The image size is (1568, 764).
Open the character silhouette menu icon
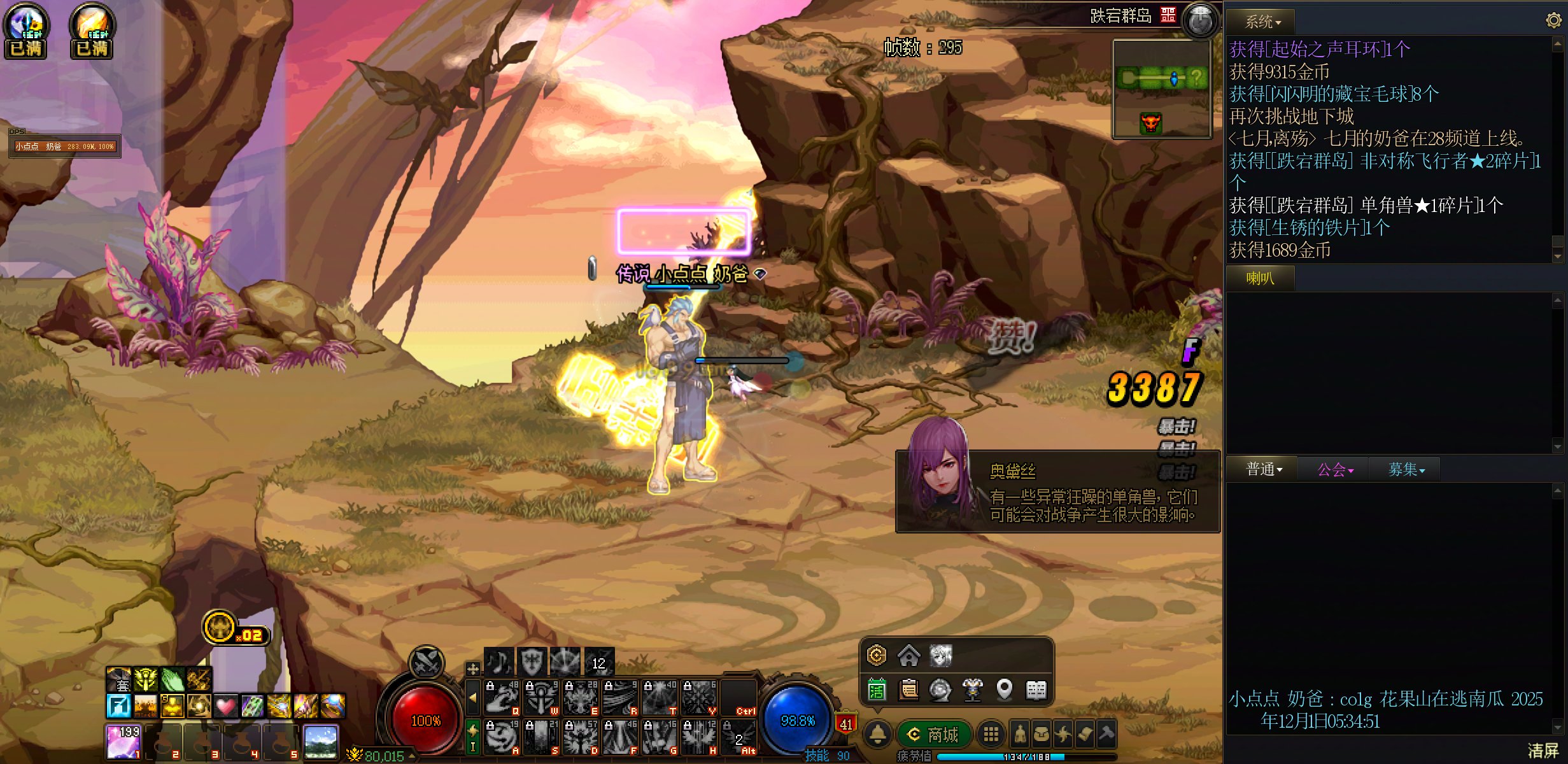tap(1020, 735)
